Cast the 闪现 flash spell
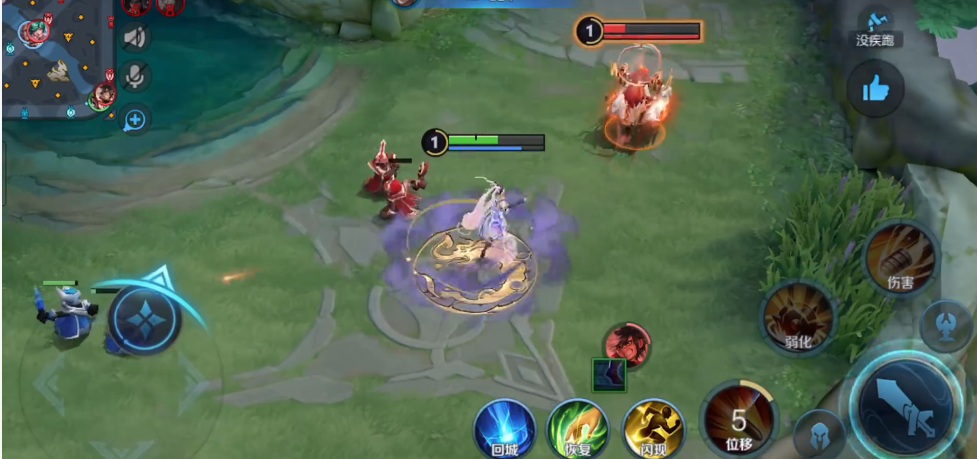 point(653,428)
